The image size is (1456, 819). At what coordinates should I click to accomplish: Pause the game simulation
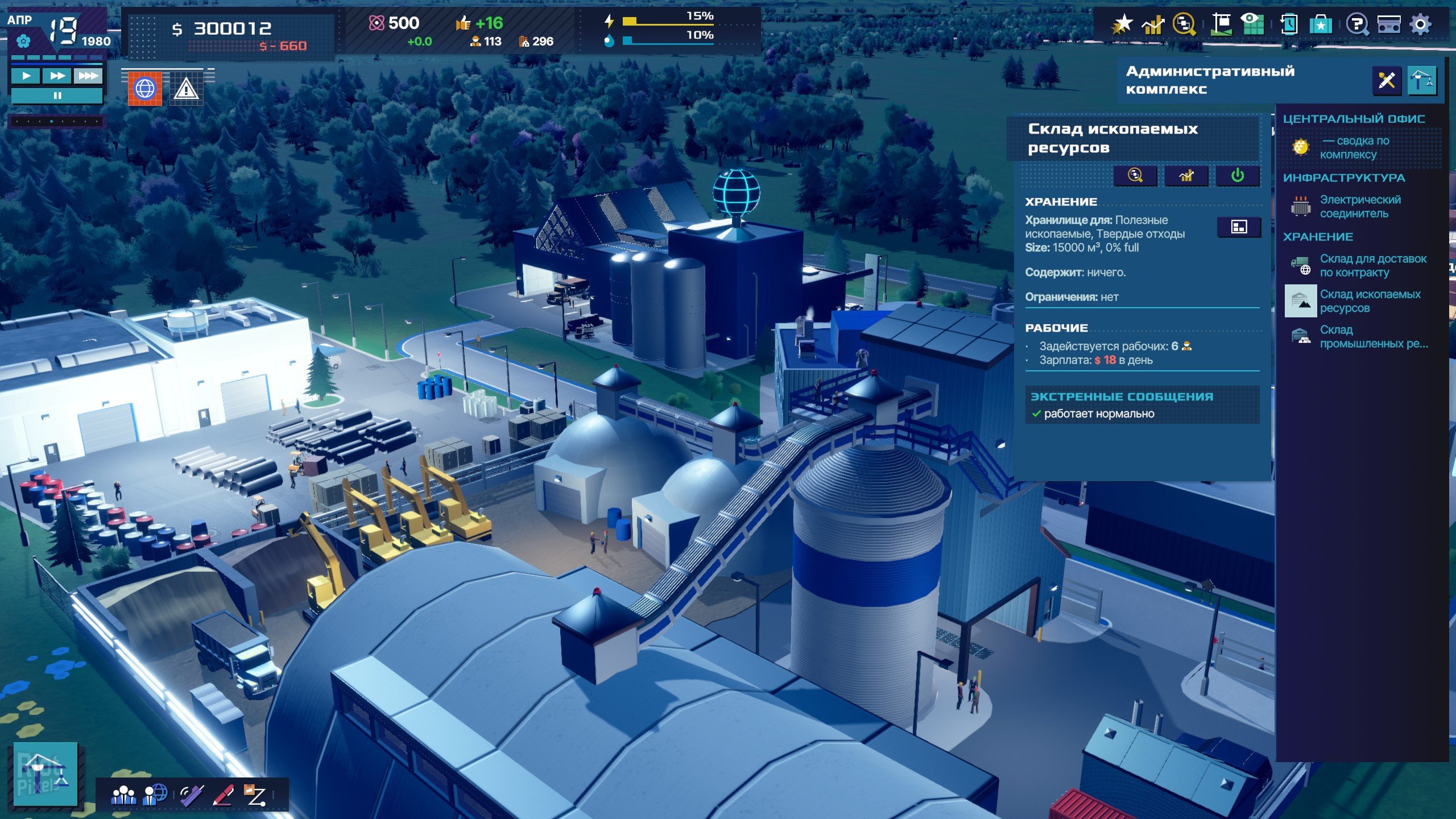point(57,96)
